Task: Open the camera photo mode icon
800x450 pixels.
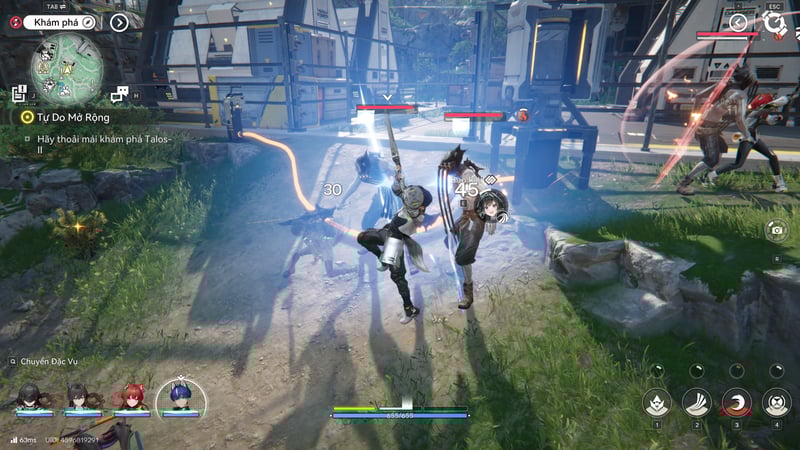Action: (776, 230)
